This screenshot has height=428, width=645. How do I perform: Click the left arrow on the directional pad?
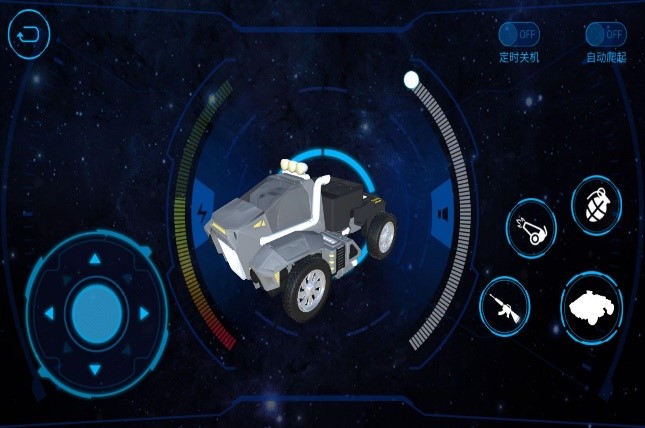pos(43,314)
